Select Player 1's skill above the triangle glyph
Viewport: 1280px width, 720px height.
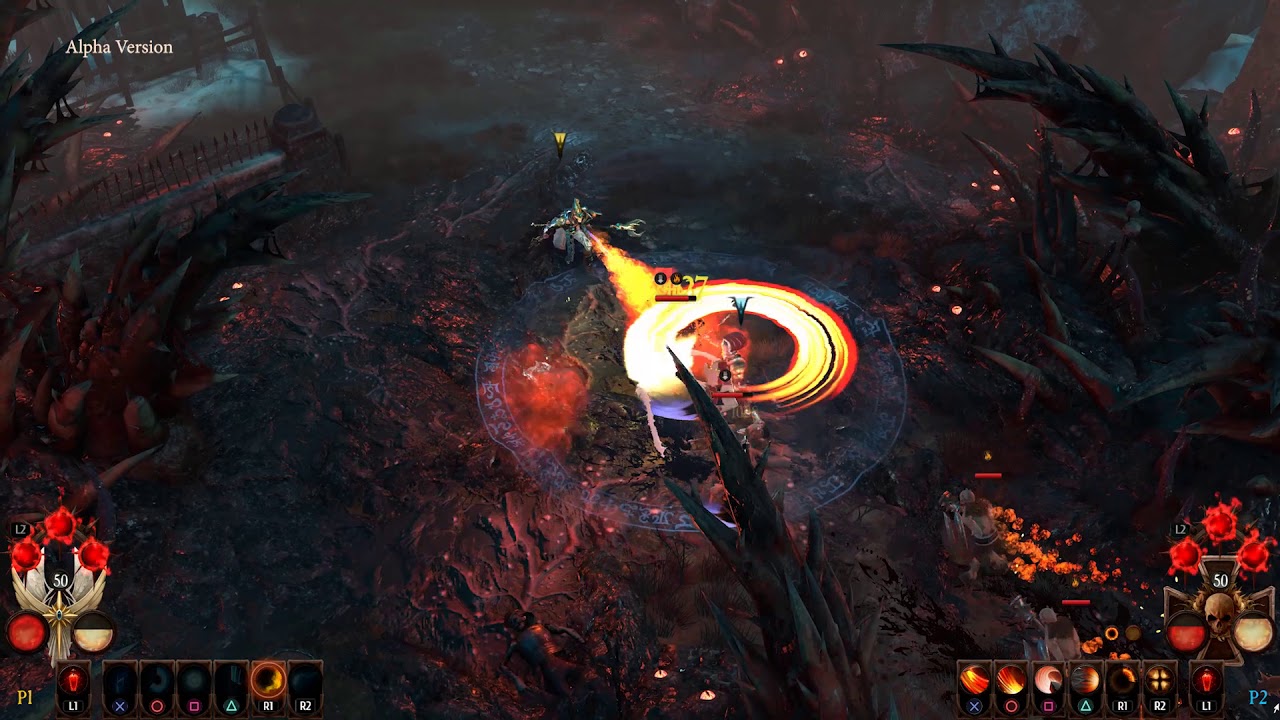point(231,681)
